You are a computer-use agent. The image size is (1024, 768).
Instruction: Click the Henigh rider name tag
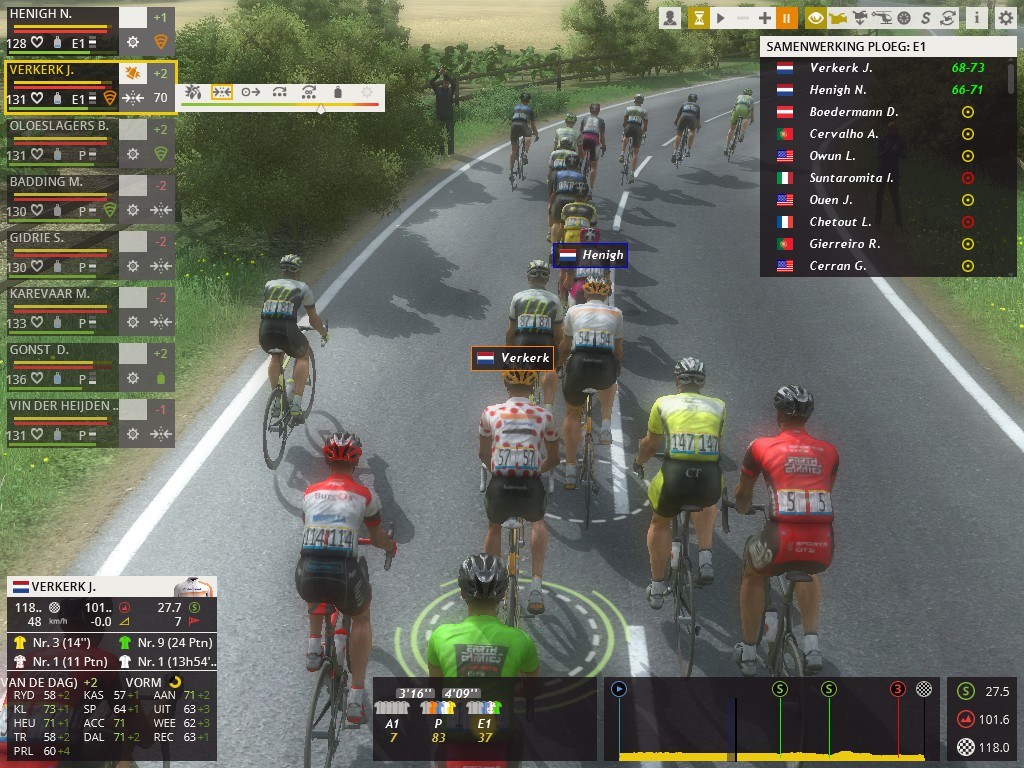coord(591,255)
